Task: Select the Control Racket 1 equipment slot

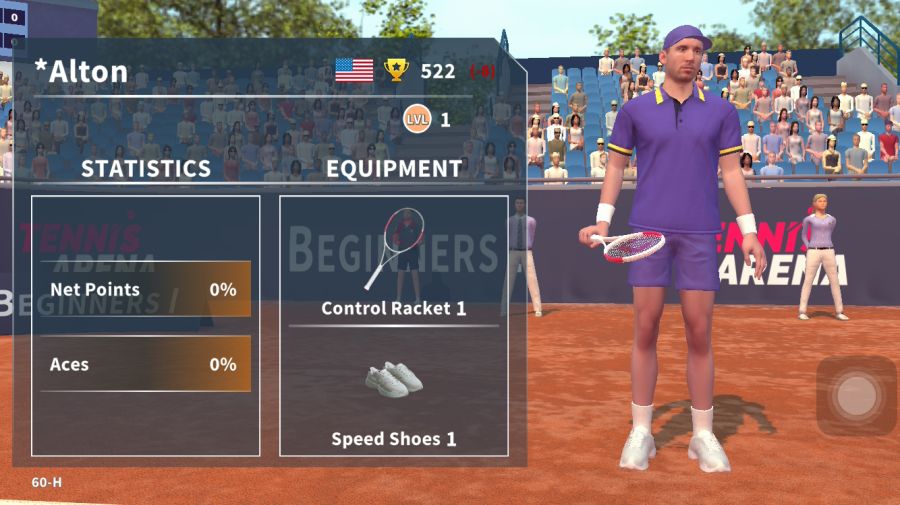Action: point(394,261)
